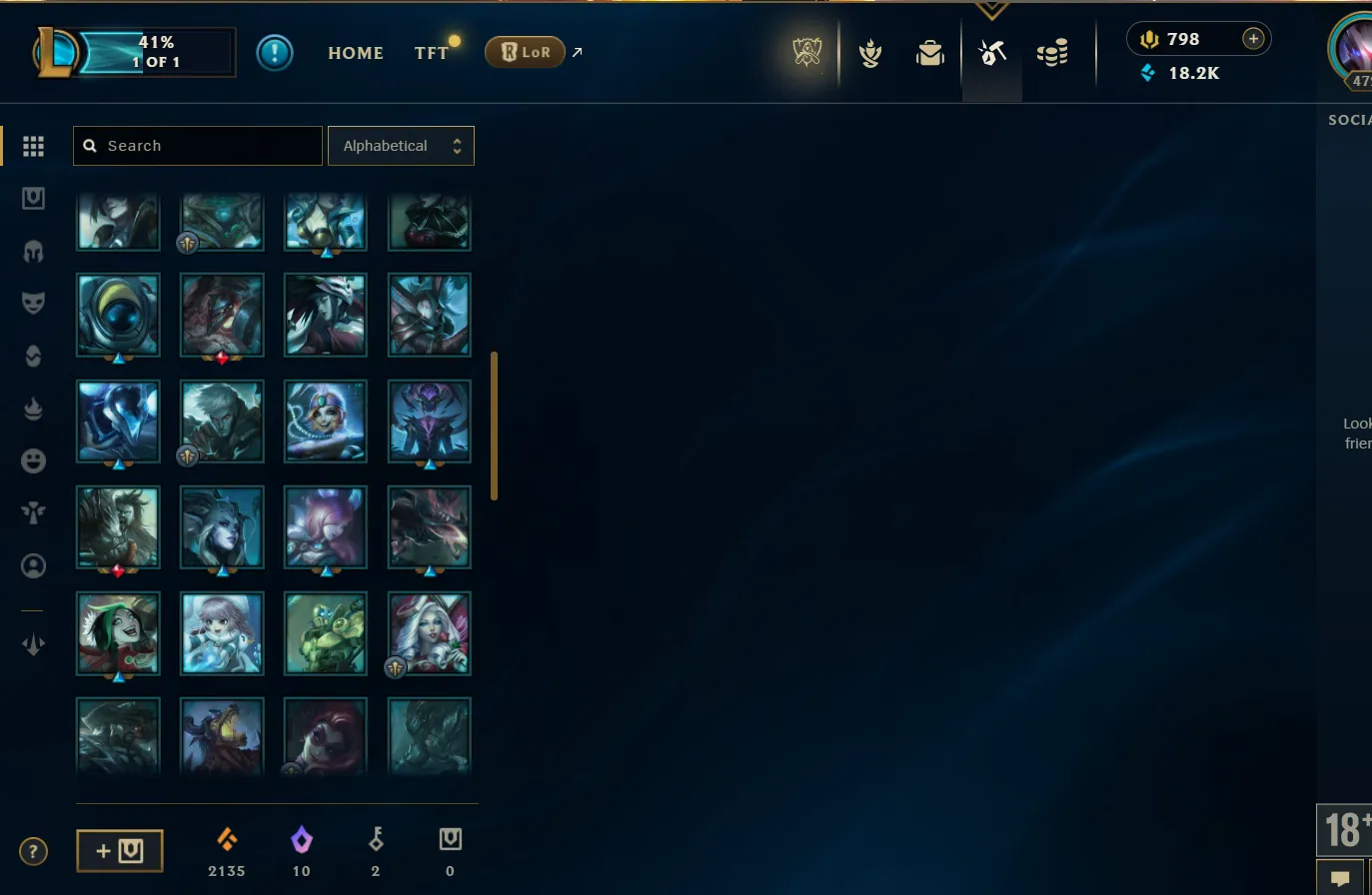Click the plus button to purchase RP
The image size is (1372, 895).
click(x=1253, y=38)
